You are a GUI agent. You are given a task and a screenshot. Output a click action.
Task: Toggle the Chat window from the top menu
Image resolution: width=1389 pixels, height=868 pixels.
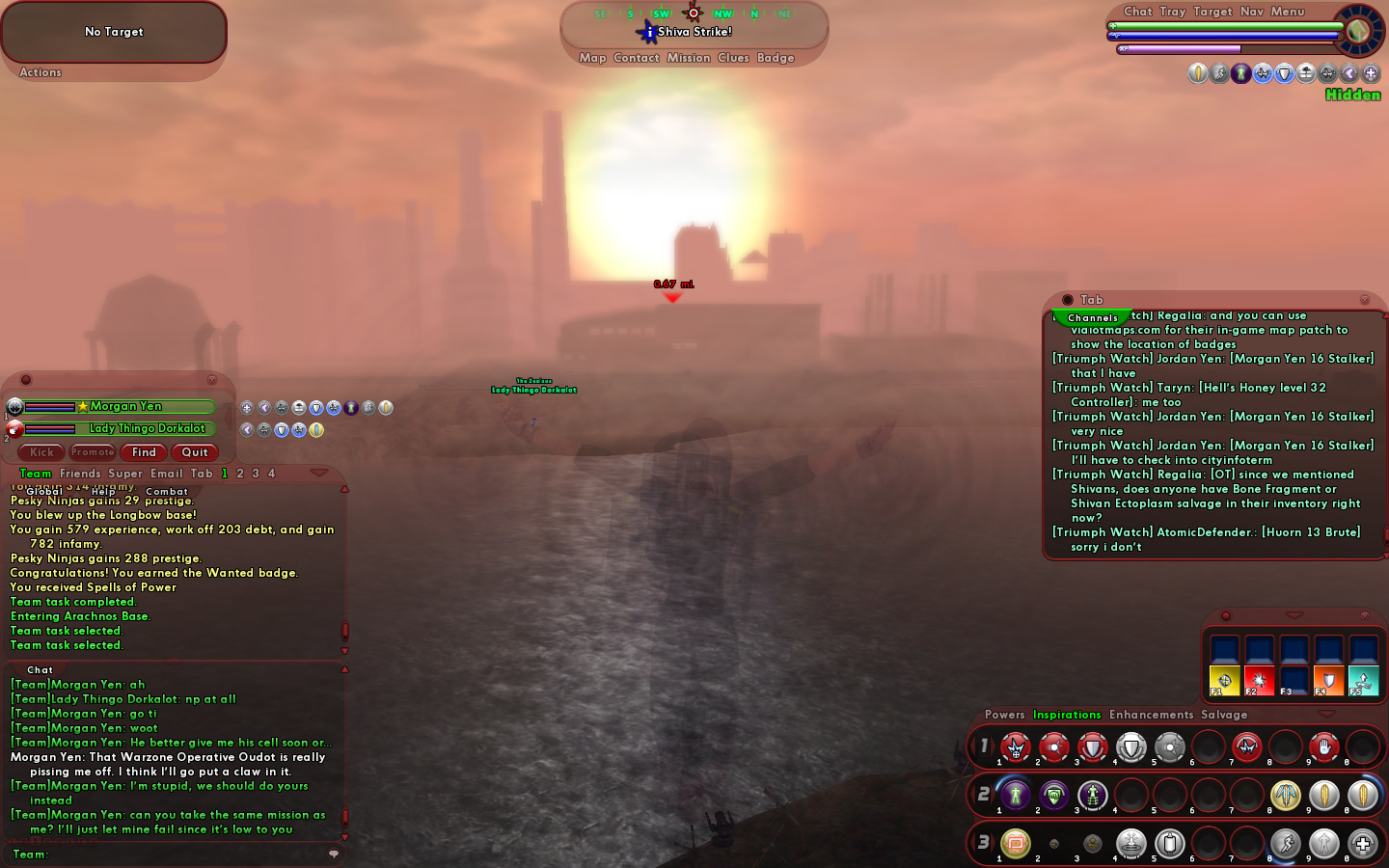tap(1137, 12)
